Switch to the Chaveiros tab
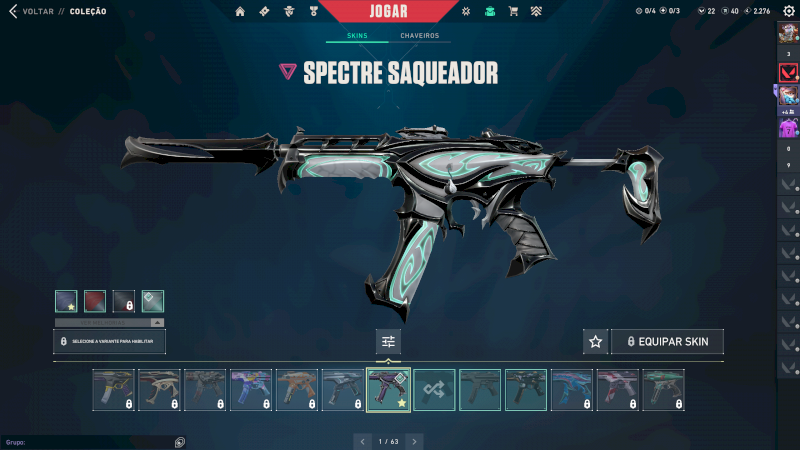 419,36
